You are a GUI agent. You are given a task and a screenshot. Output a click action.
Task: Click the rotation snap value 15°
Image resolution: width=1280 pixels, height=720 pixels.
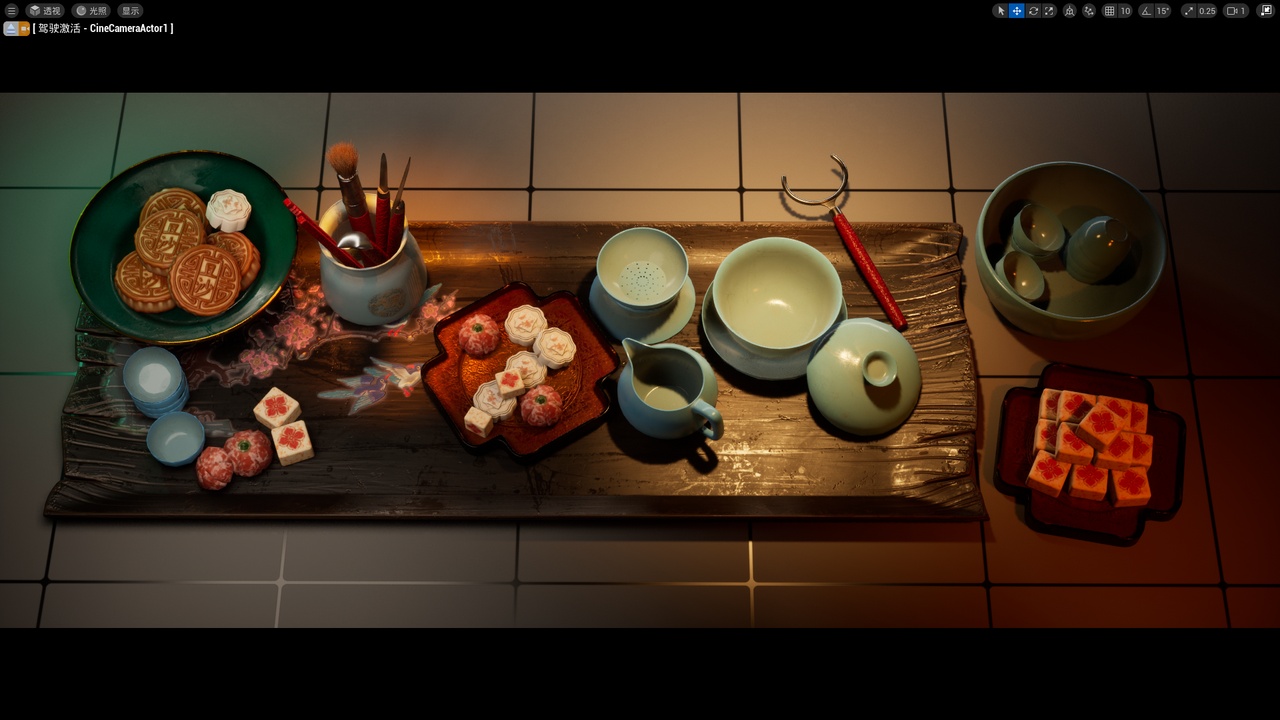pyautogui.click(x=1162, y=10)
